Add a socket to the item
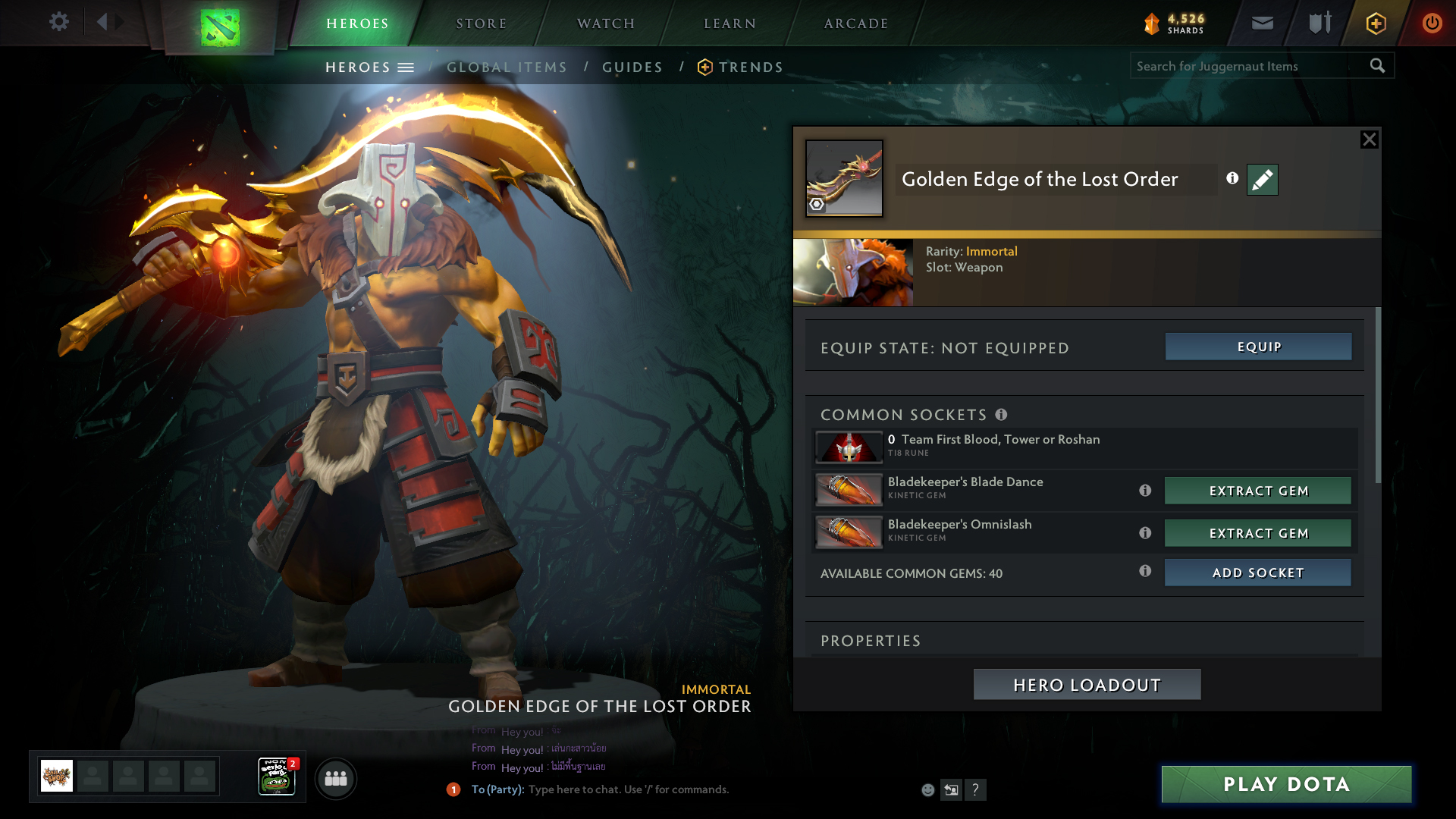This screenshot has height=819, width=1456. [1258, 573]
